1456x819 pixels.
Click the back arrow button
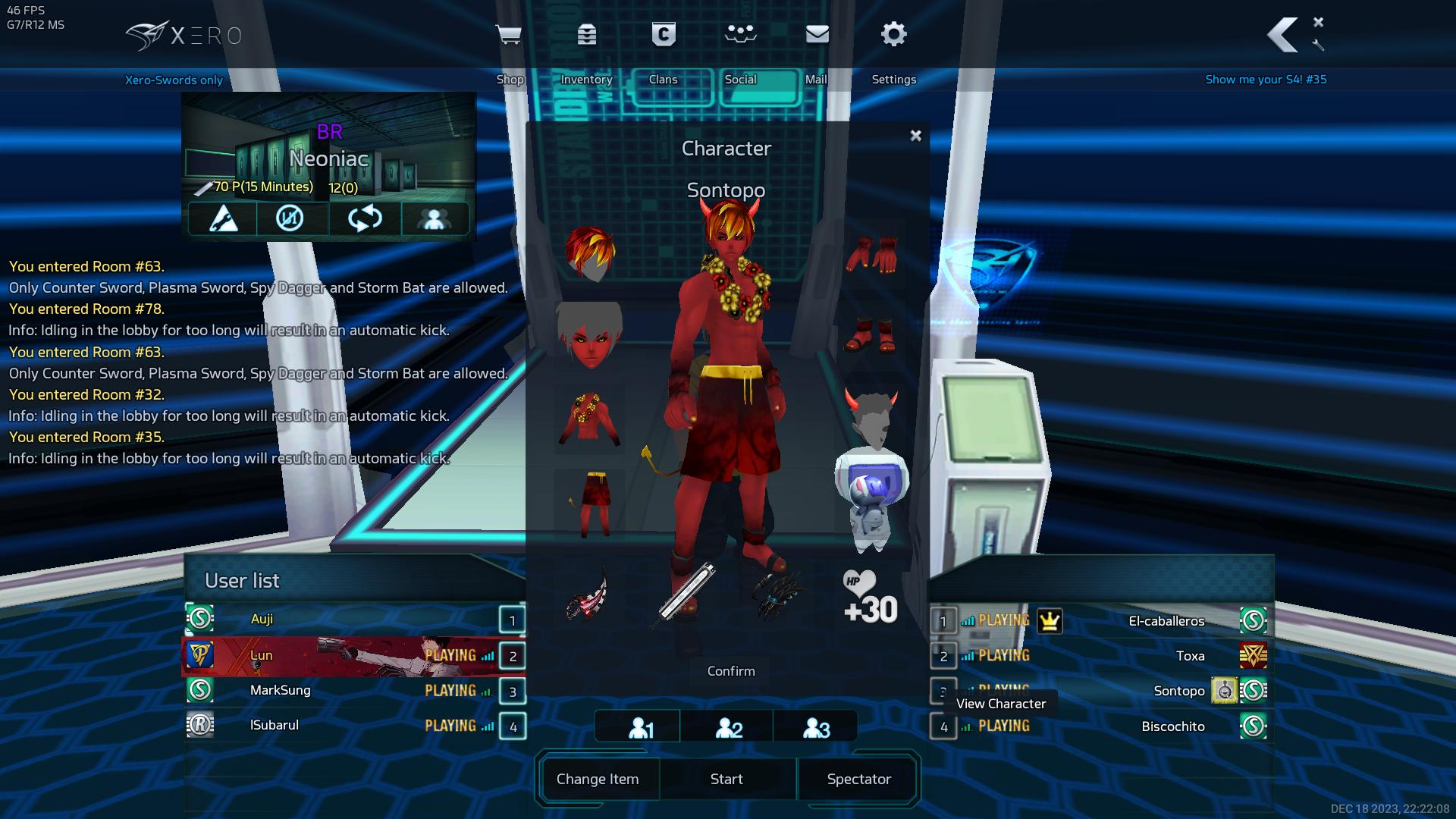click(1282, 35)
